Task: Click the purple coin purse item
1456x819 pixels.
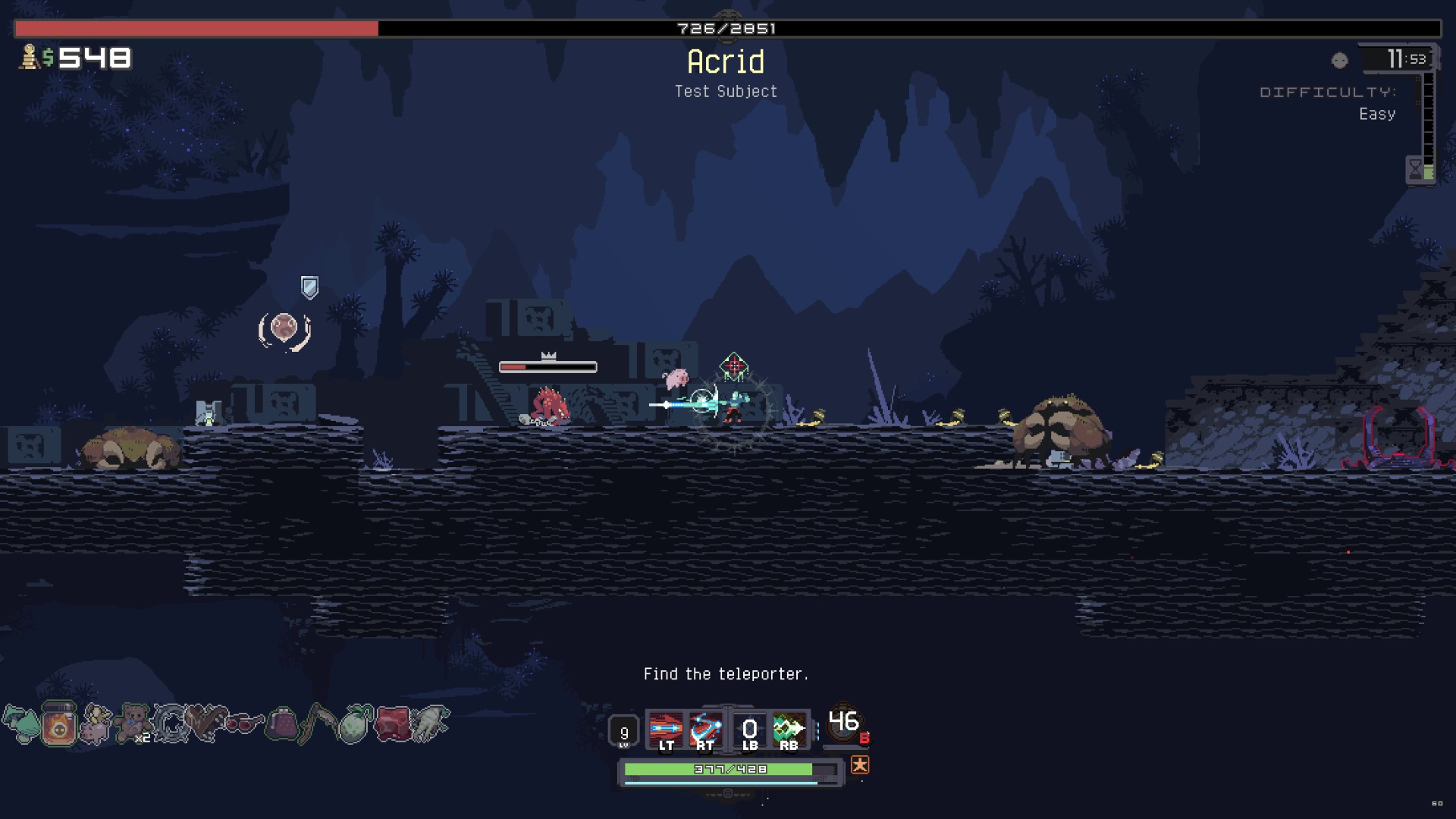Action: 282,723
